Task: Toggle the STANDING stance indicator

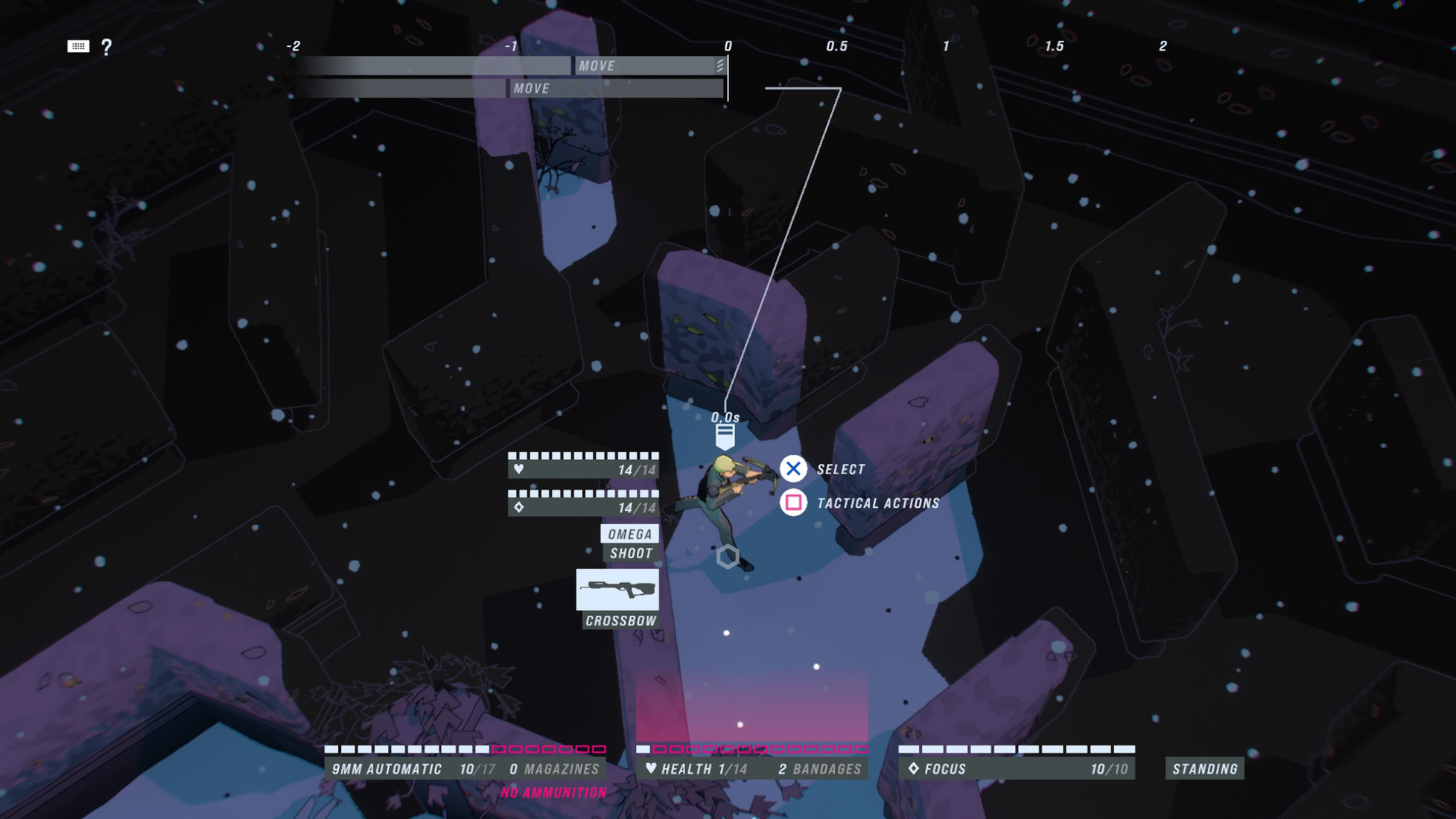Action: 1204,769
